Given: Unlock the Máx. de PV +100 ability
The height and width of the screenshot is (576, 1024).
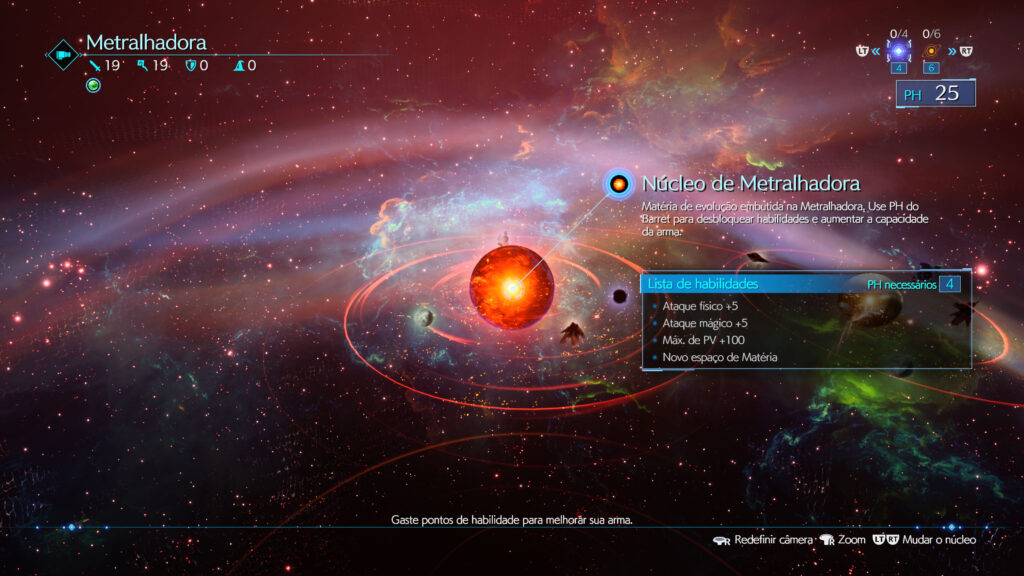Looking at the screenshot, I should pyautogui.click(x=702, y=340).
